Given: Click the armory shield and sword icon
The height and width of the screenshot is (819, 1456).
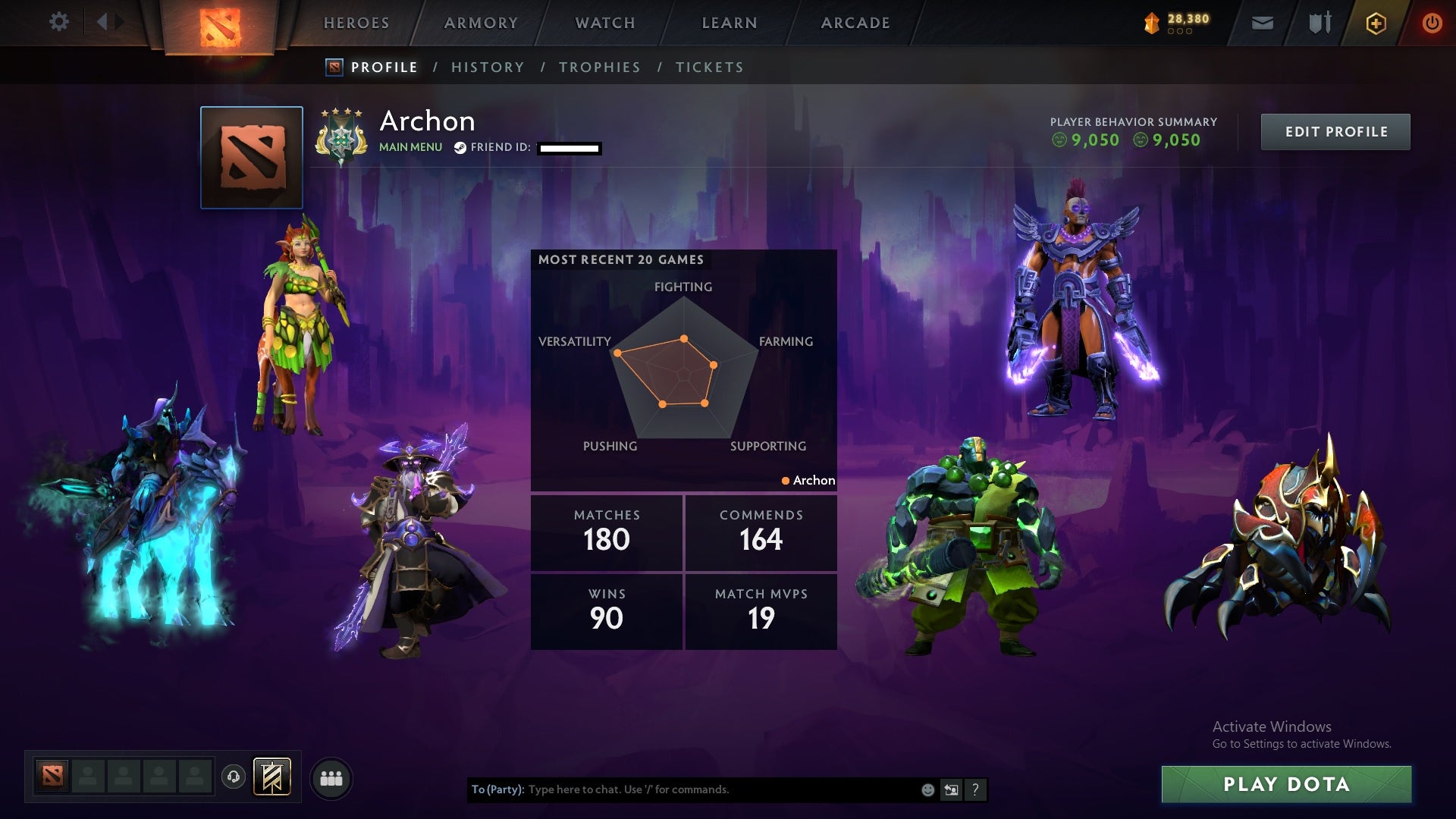Looking at the screenshot, I should click(x=1318, y=23).
